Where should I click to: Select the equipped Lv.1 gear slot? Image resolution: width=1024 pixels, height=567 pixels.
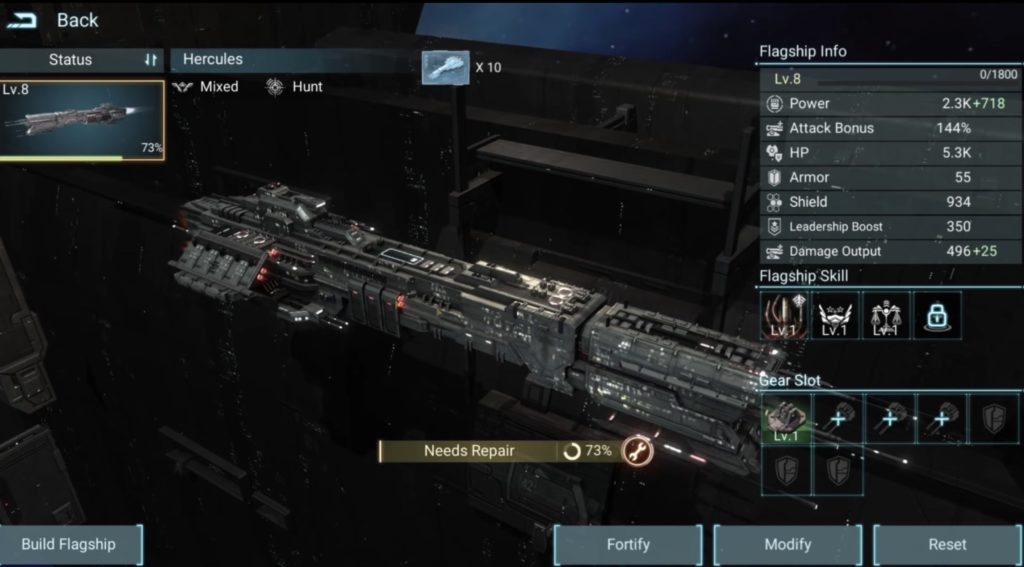(x=786, y=419)
